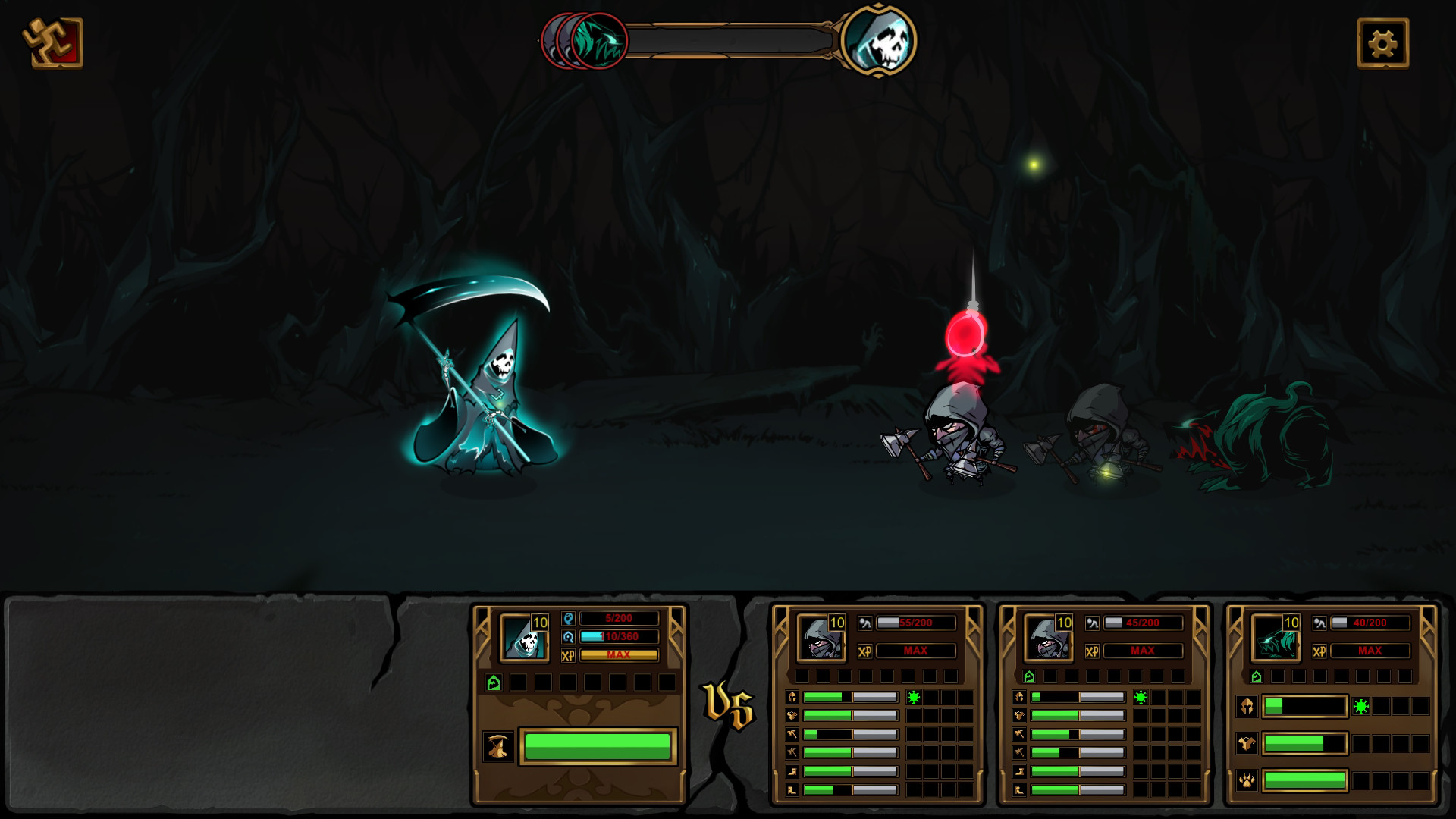Toggle the green poison icon on the first enemy panel

pos(913,698)
